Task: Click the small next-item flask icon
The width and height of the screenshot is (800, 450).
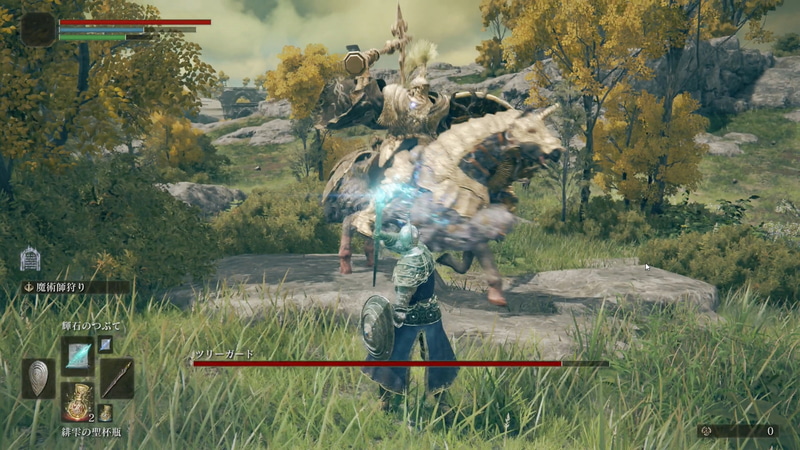Action: pos(105,413)
